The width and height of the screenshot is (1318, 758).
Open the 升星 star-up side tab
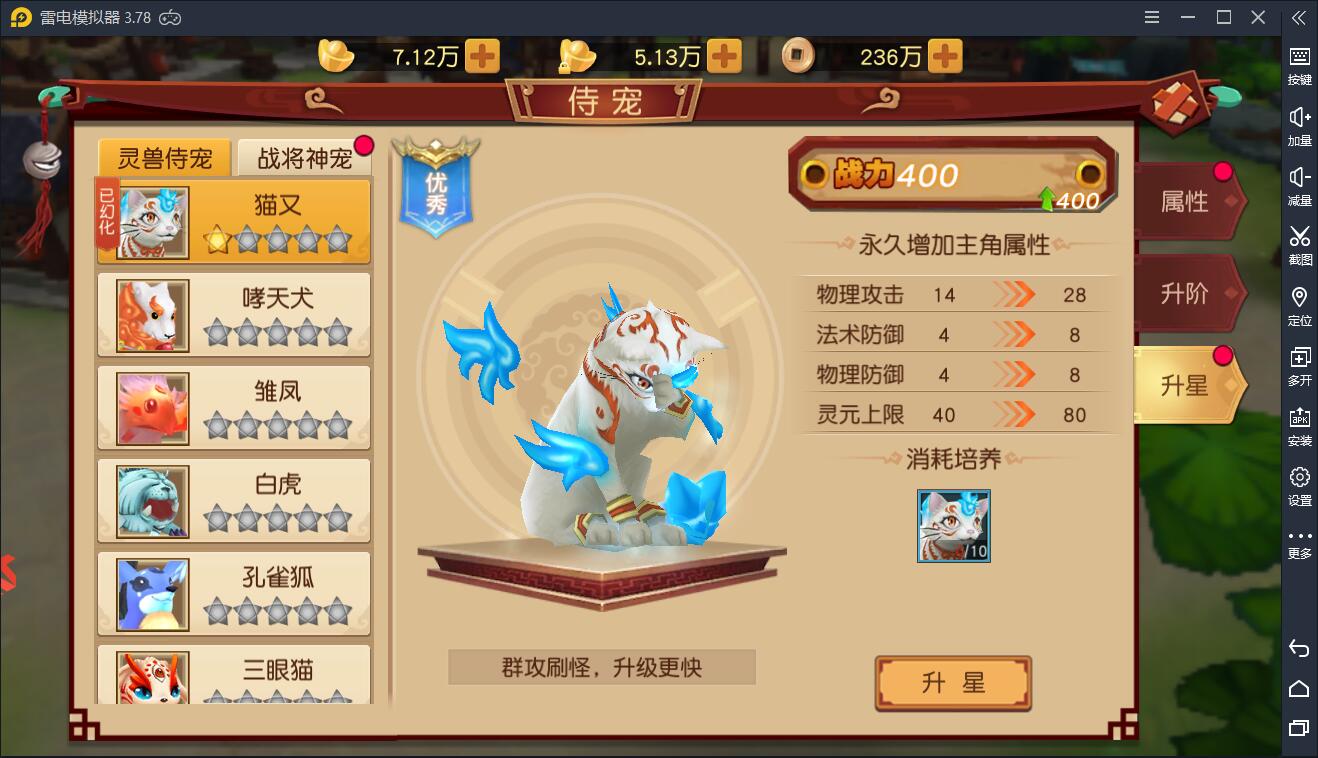coord(1185,386)
